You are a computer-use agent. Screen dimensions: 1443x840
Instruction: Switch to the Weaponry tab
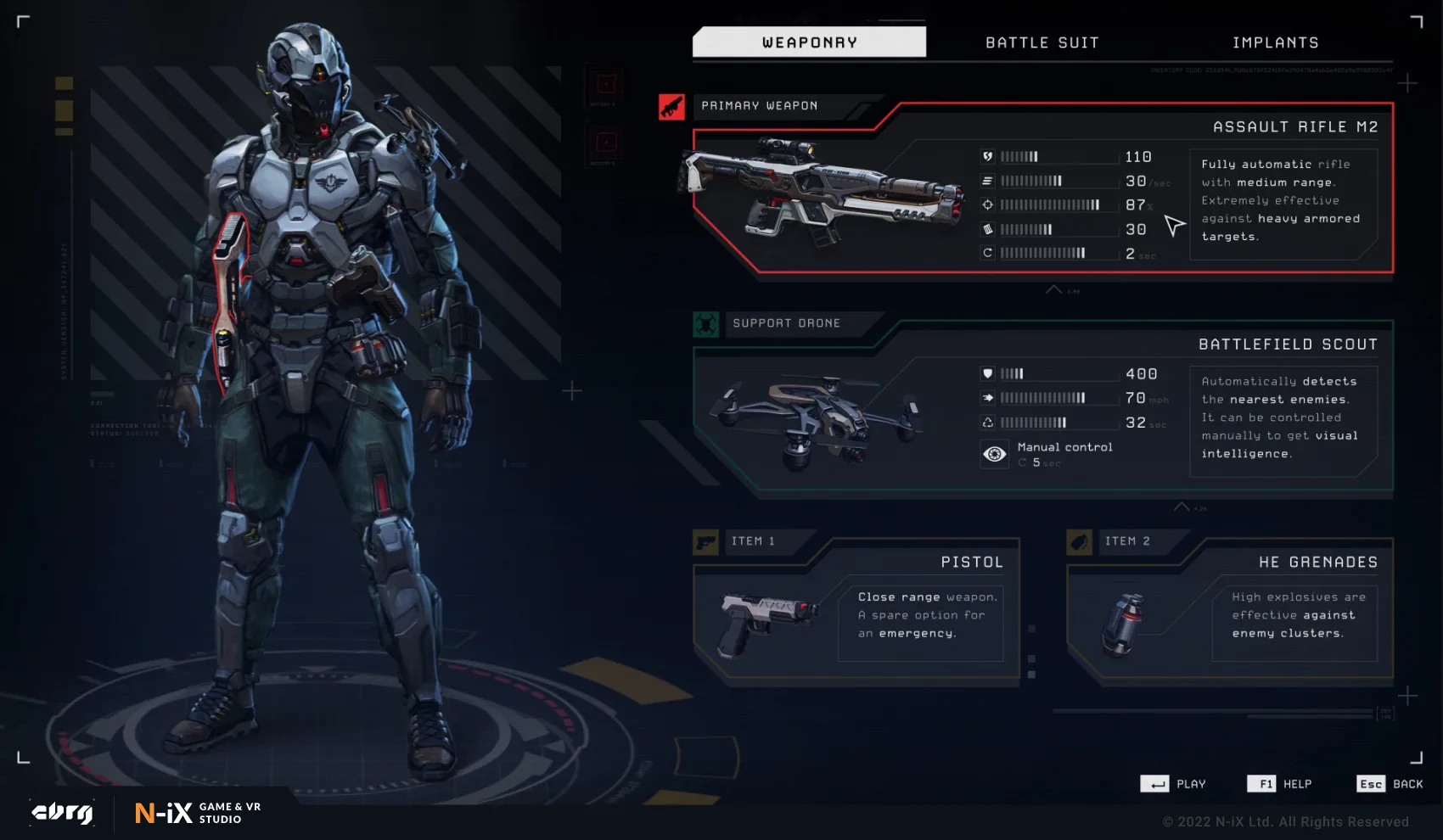pos(809,42)
